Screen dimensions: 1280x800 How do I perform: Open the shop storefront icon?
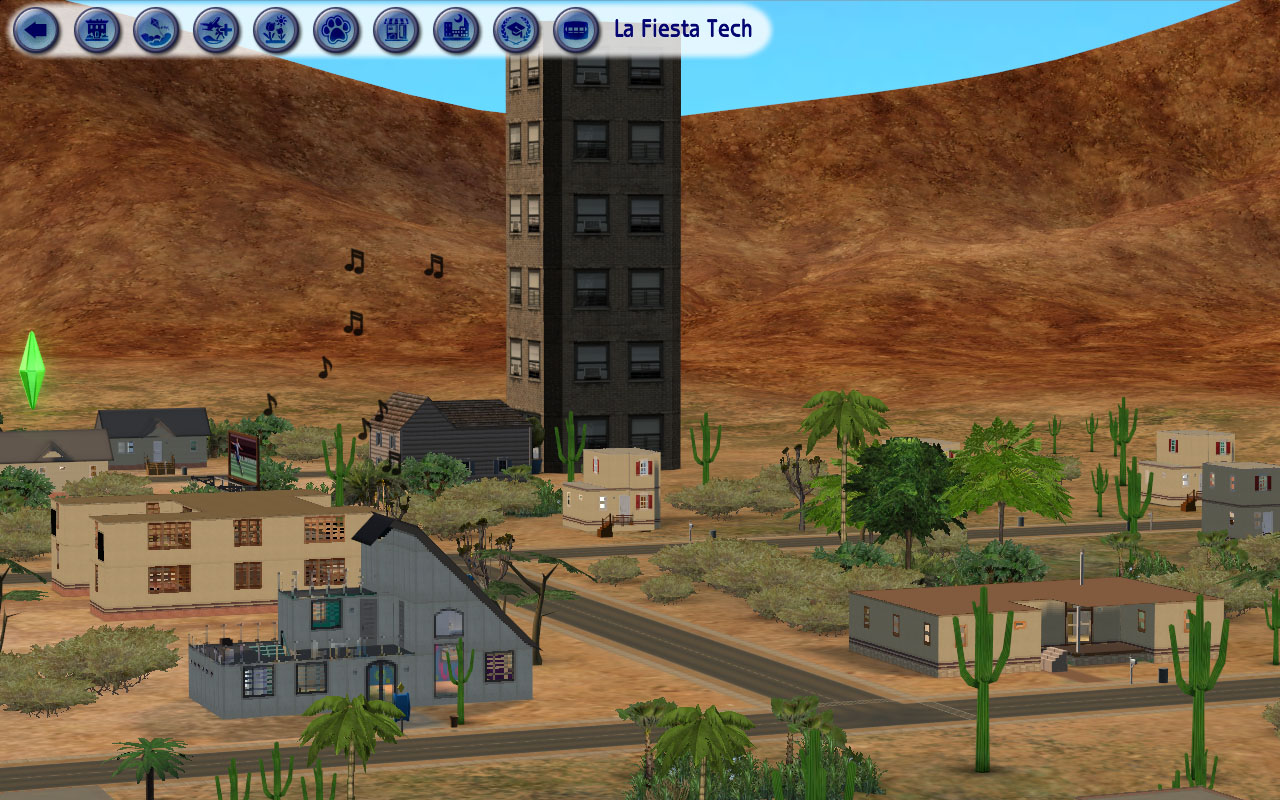point(397,30)
